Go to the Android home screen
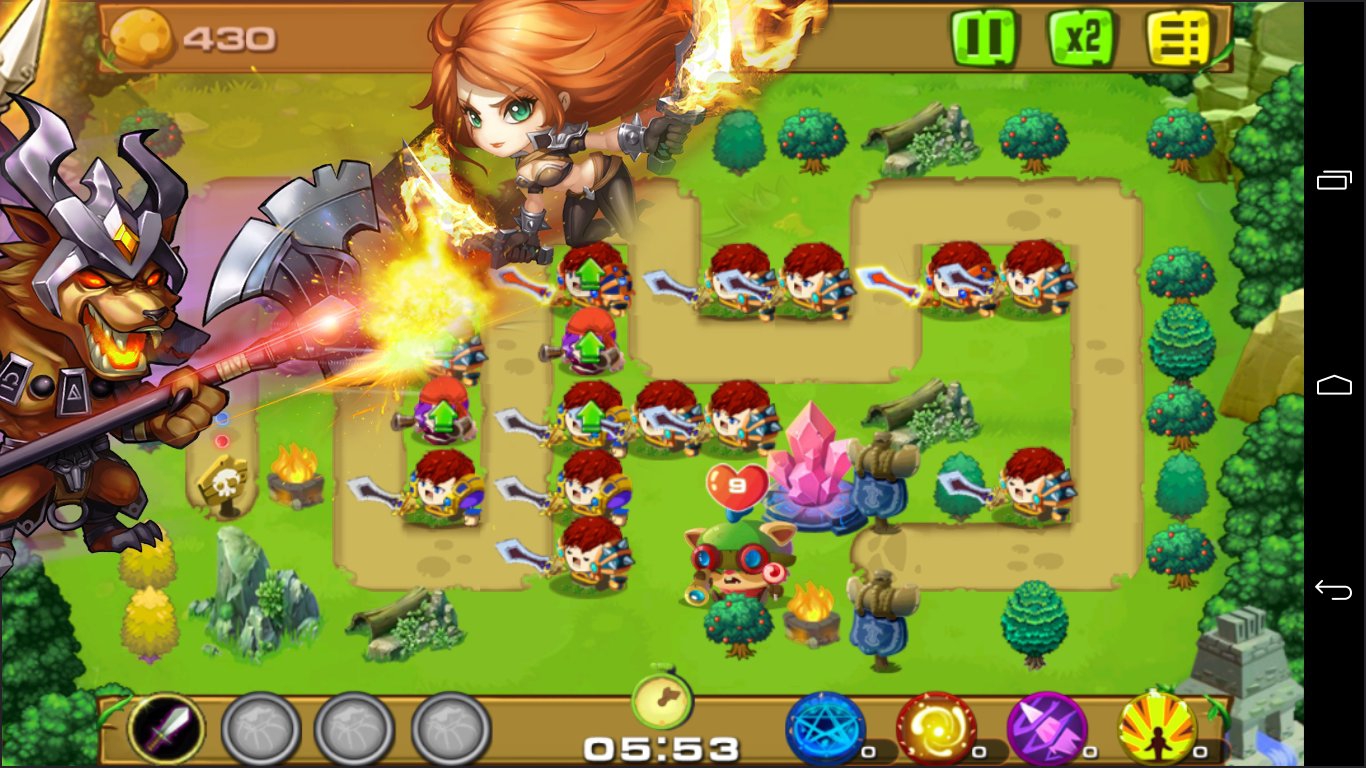 click(1334, 385)
